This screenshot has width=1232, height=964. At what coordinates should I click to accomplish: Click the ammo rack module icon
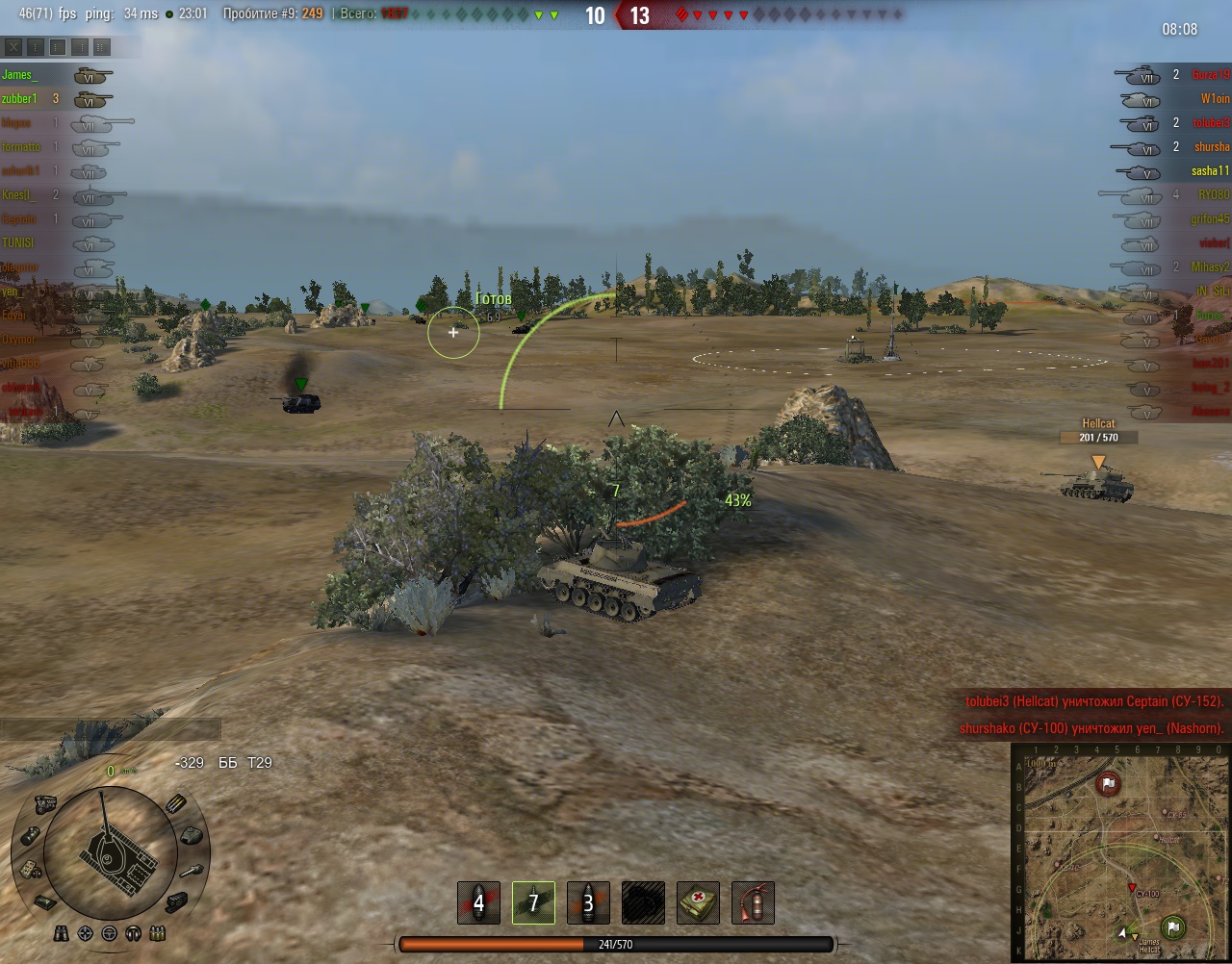[176, 804]
